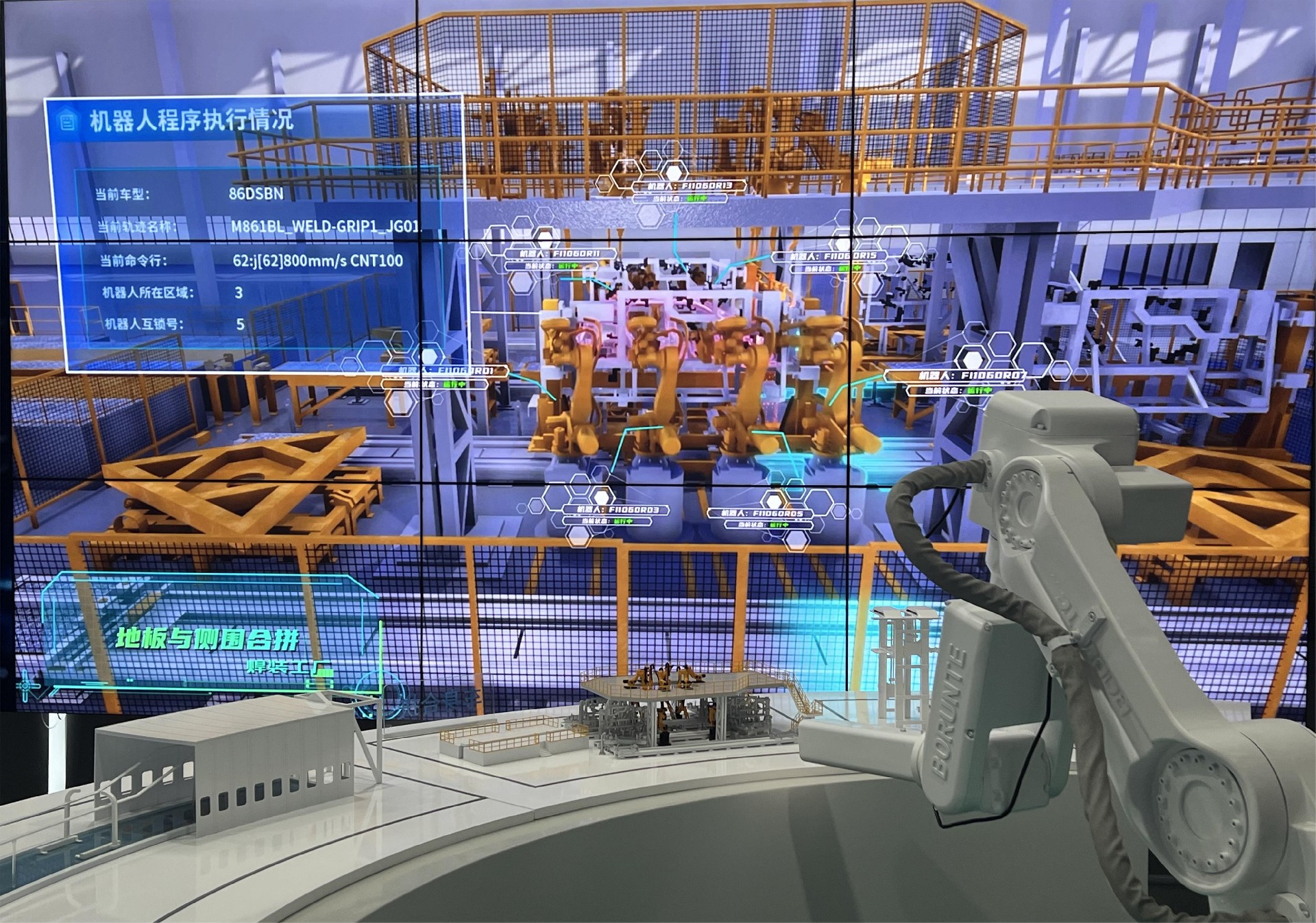Viewport: 1316px width, 923px height.
Task: Open robot F11060R07 status label
Action: click(x=955, y=376)
